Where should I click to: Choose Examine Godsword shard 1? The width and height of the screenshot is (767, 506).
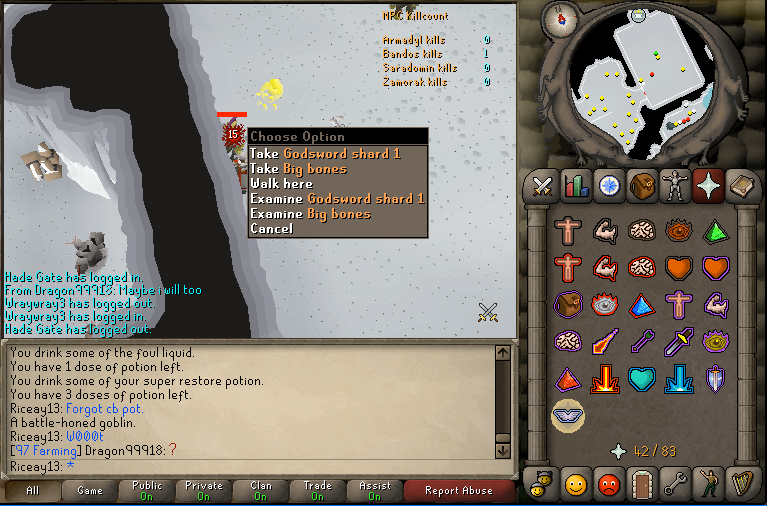tap(337, 199)
